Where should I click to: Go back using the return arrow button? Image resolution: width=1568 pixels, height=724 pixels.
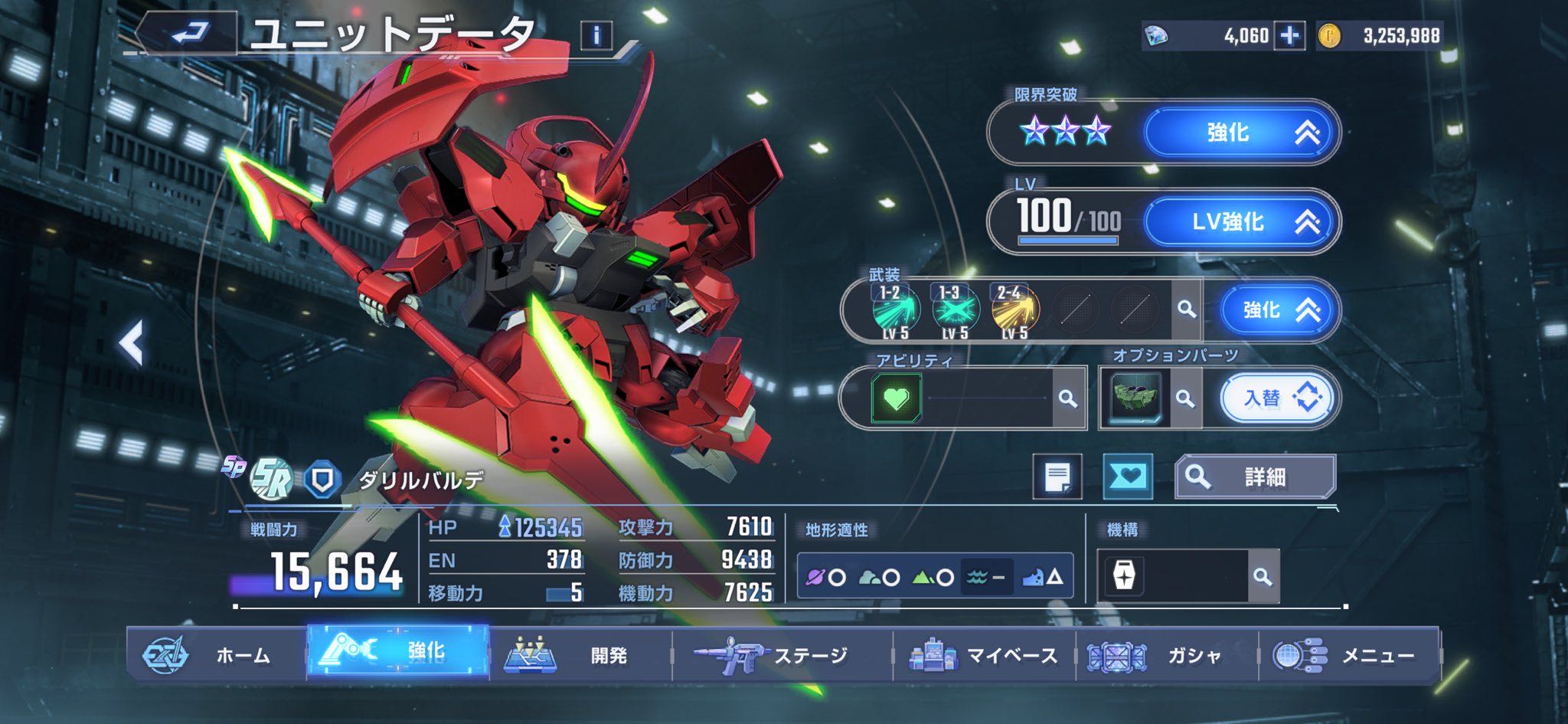[x=189, y=33]
